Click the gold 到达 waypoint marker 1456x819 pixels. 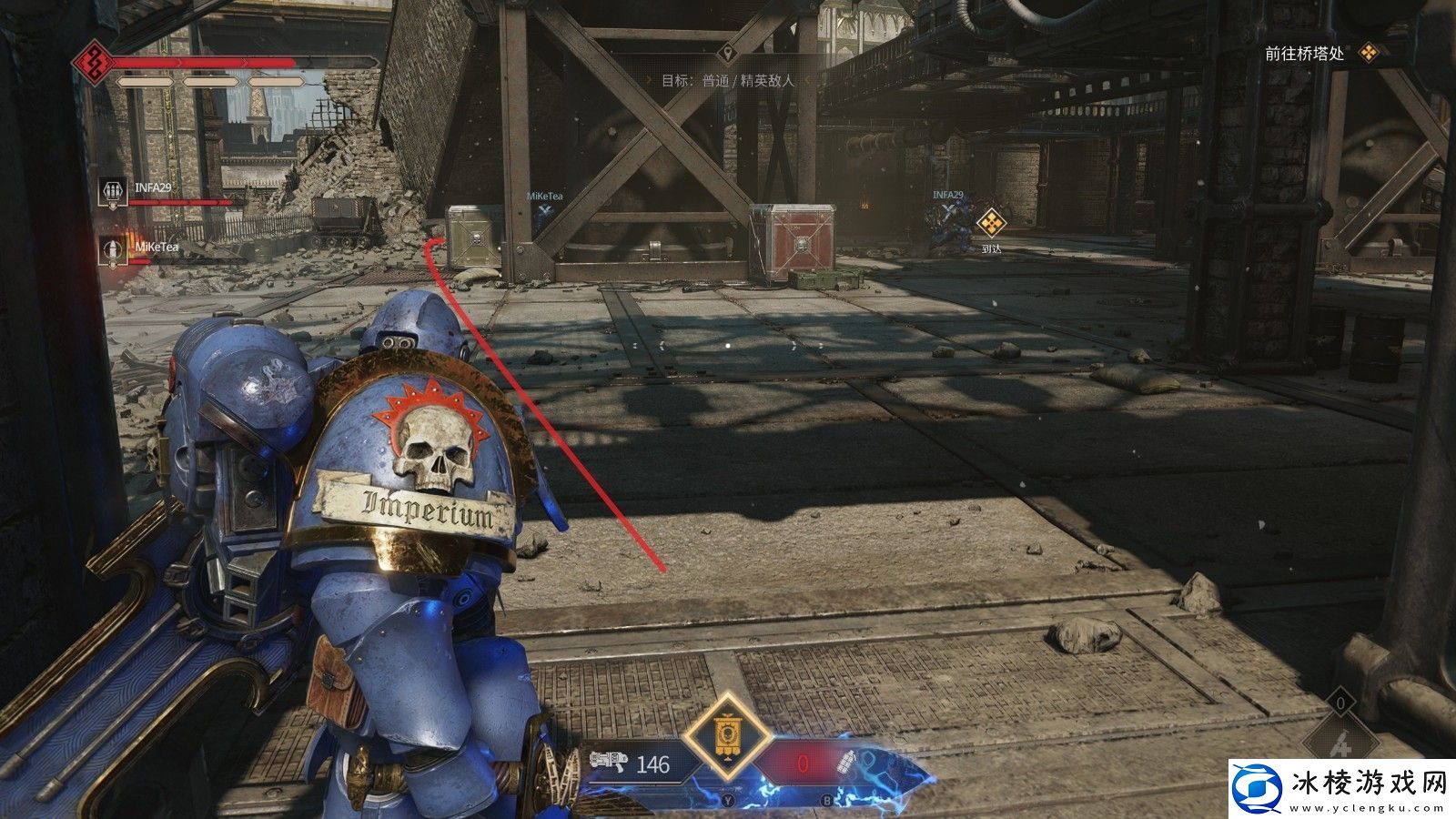tap(990, 222)
